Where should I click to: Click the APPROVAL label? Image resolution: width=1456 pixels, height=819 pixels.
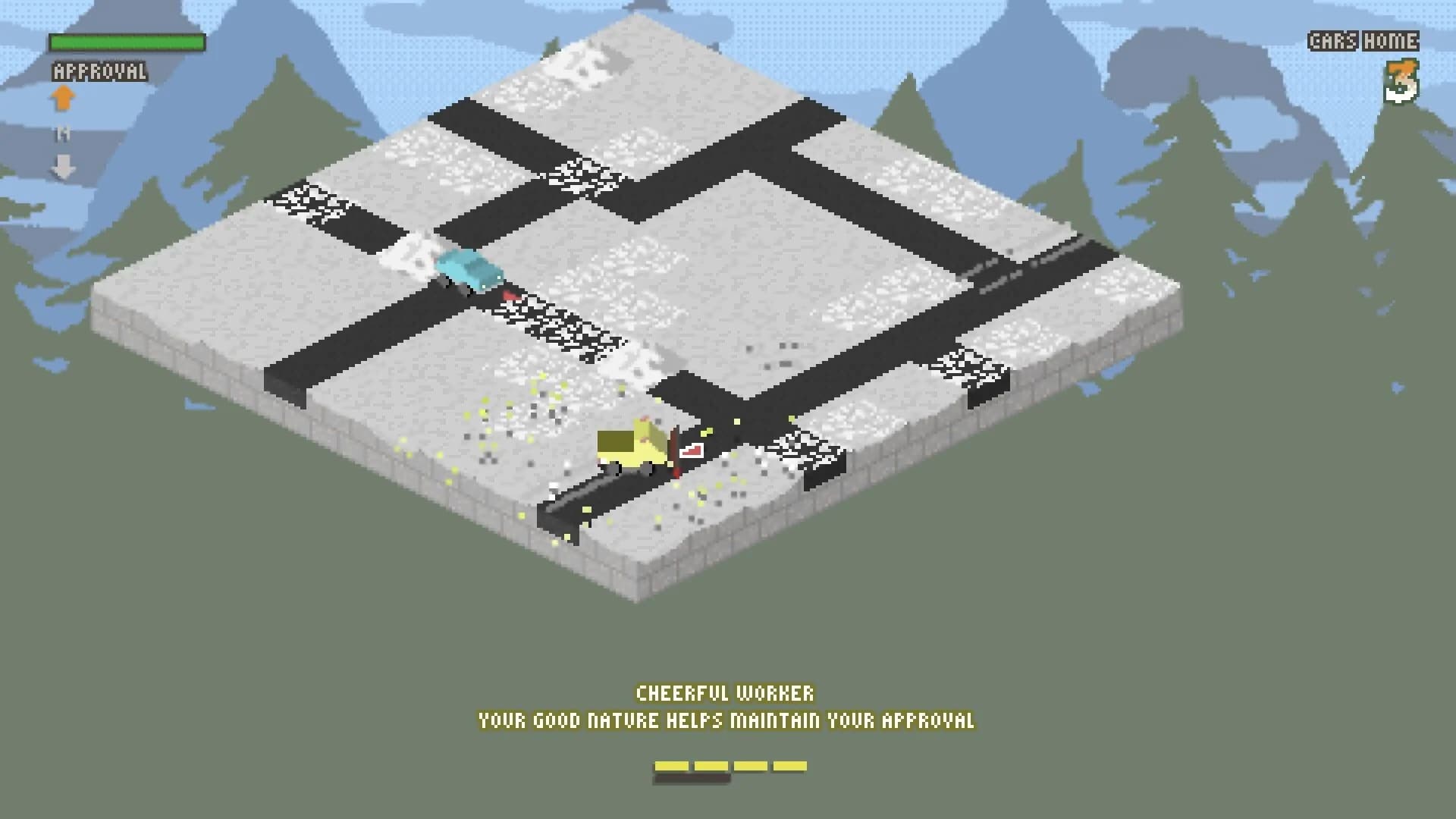point(97,74)
